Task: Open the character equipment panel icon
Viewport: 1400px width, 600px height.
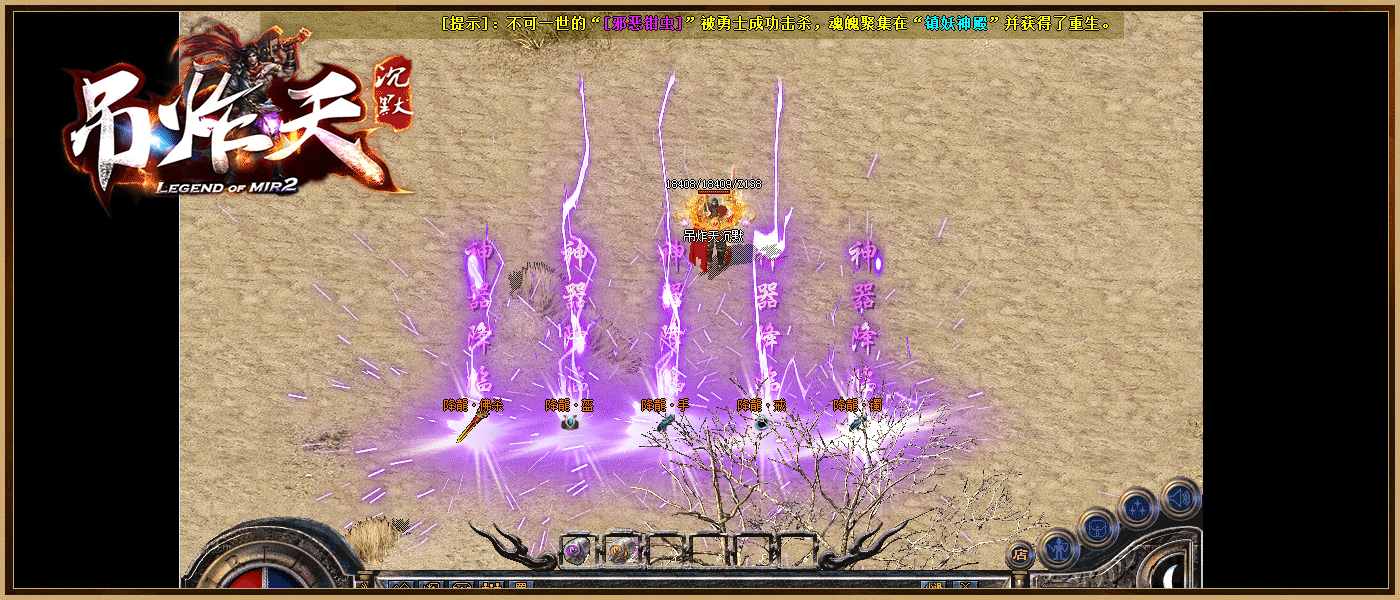Action: point(1058,548)
